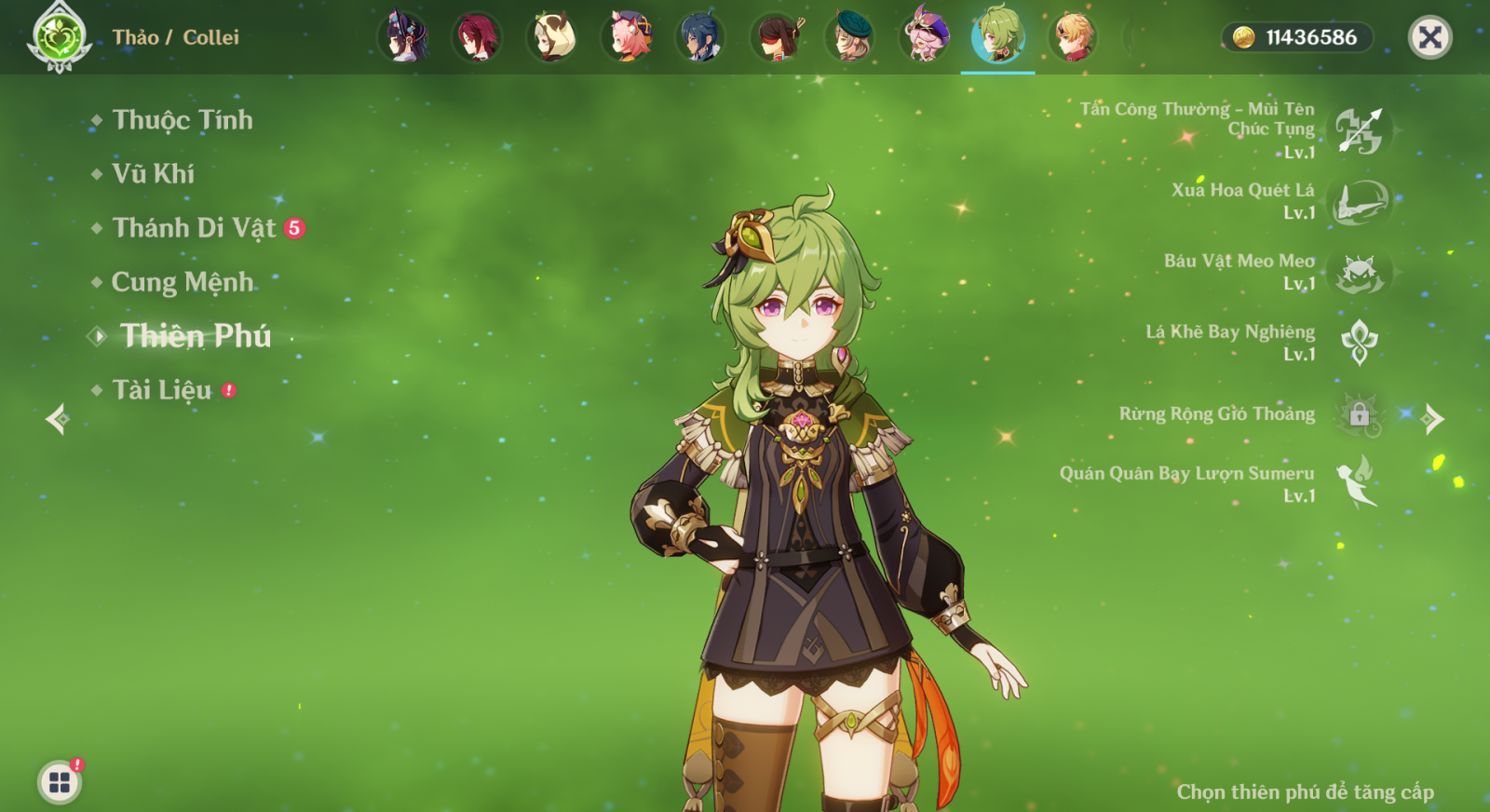
Task: Open the Thuộc Tính menu entry
Action: pyautogui.click(x=182, y=120)
